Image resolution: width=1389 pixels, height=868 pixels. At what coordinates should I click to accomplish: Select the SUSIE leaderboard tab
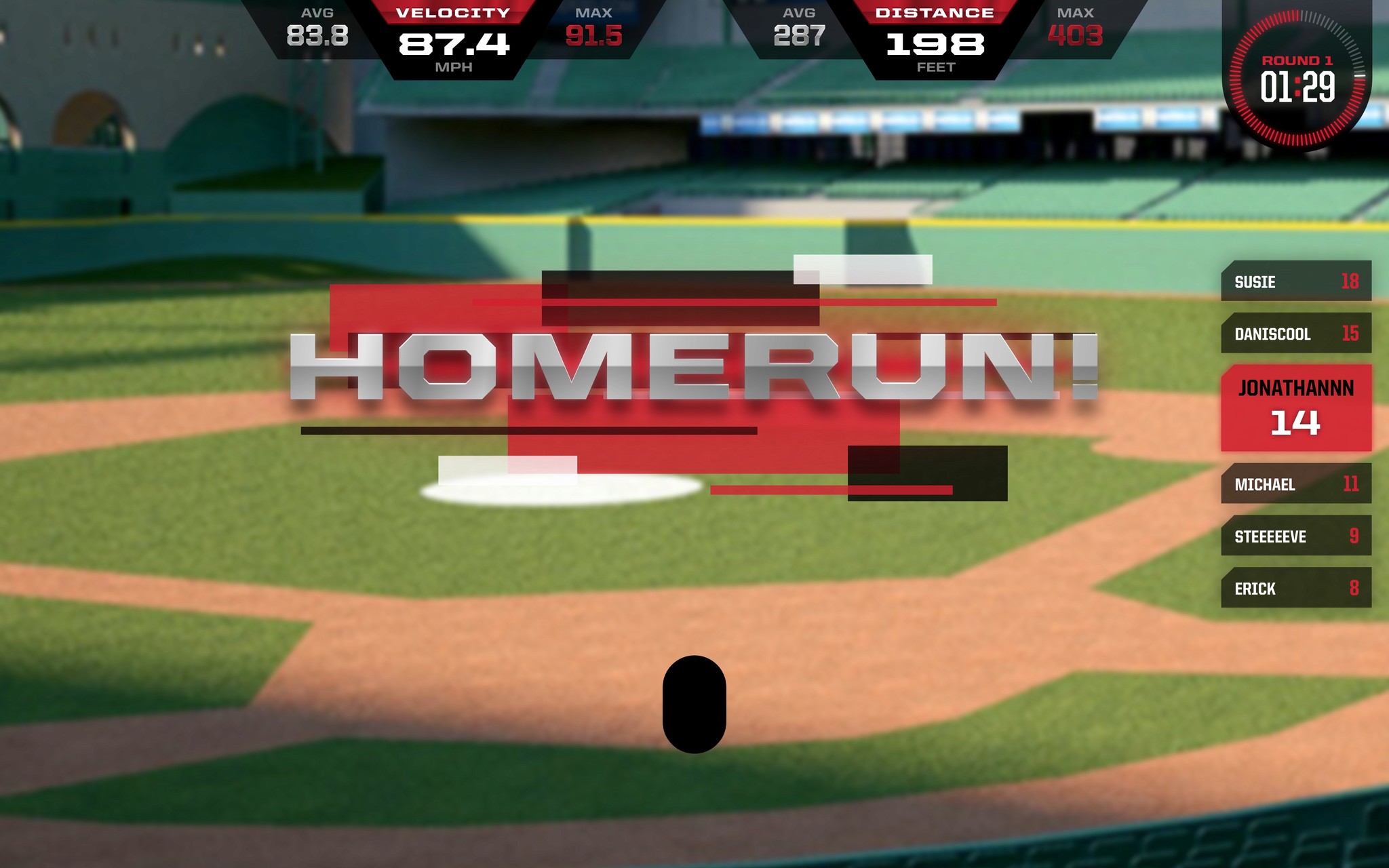[x=1296, y=282]
